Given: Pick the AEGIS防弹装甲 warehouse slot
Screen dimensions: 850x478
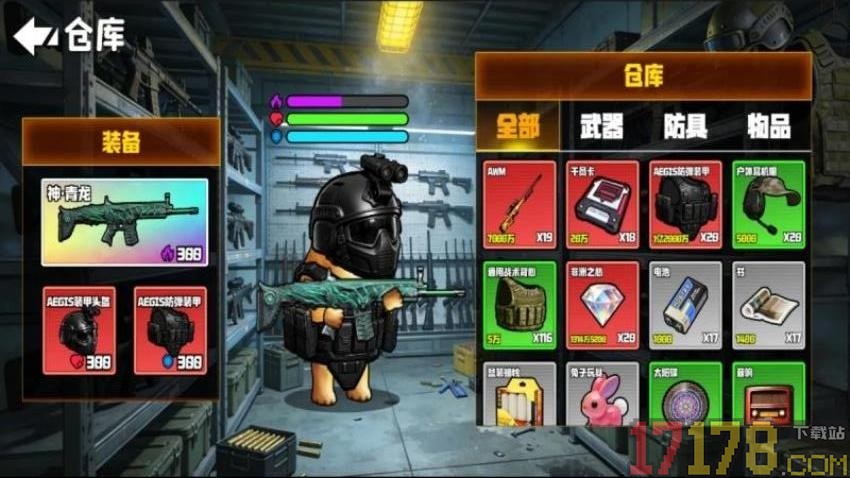Looking at the screenshot, I should [x=685, y=204].
